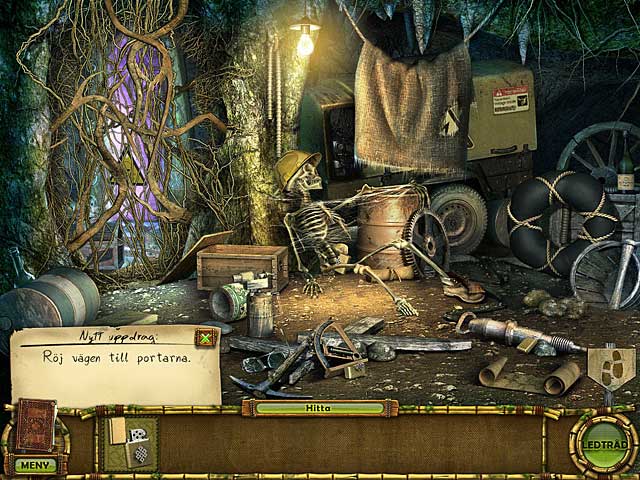The image size is (640, 480).
Task: Select the cards and papers inventory item
Action: 129,443
